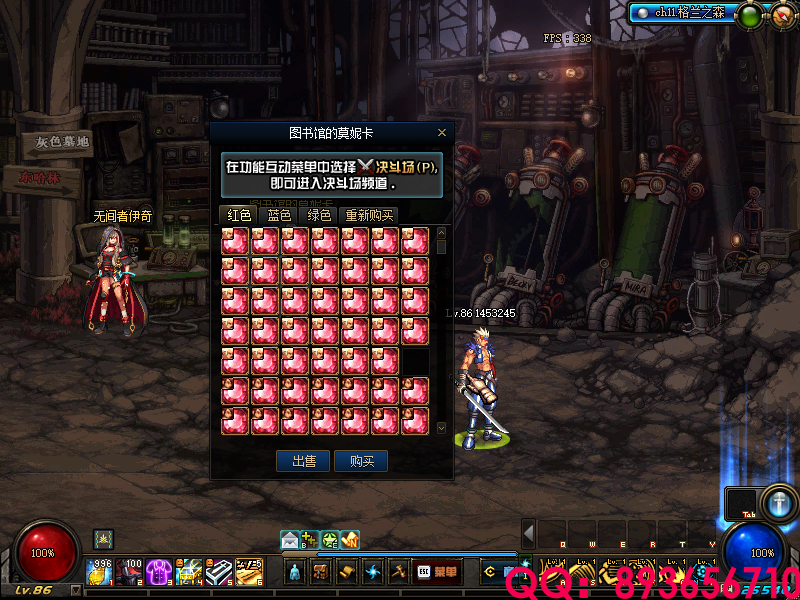Image resolution: width=800 pixels, height=600 pixels.
Task: Select the 重新购买 tab
Action: click(369, 215)
